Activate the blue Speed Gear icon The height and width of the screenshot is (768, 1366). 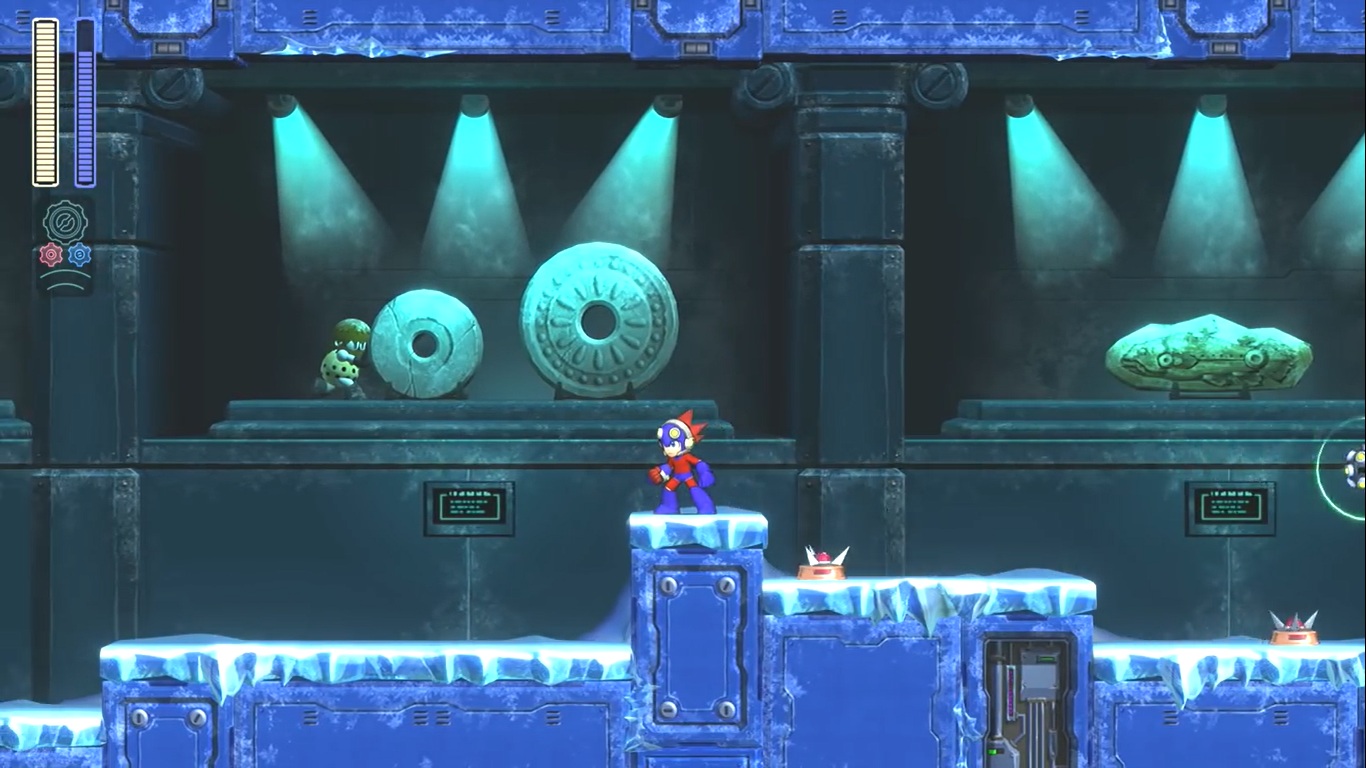coord(79,255)
